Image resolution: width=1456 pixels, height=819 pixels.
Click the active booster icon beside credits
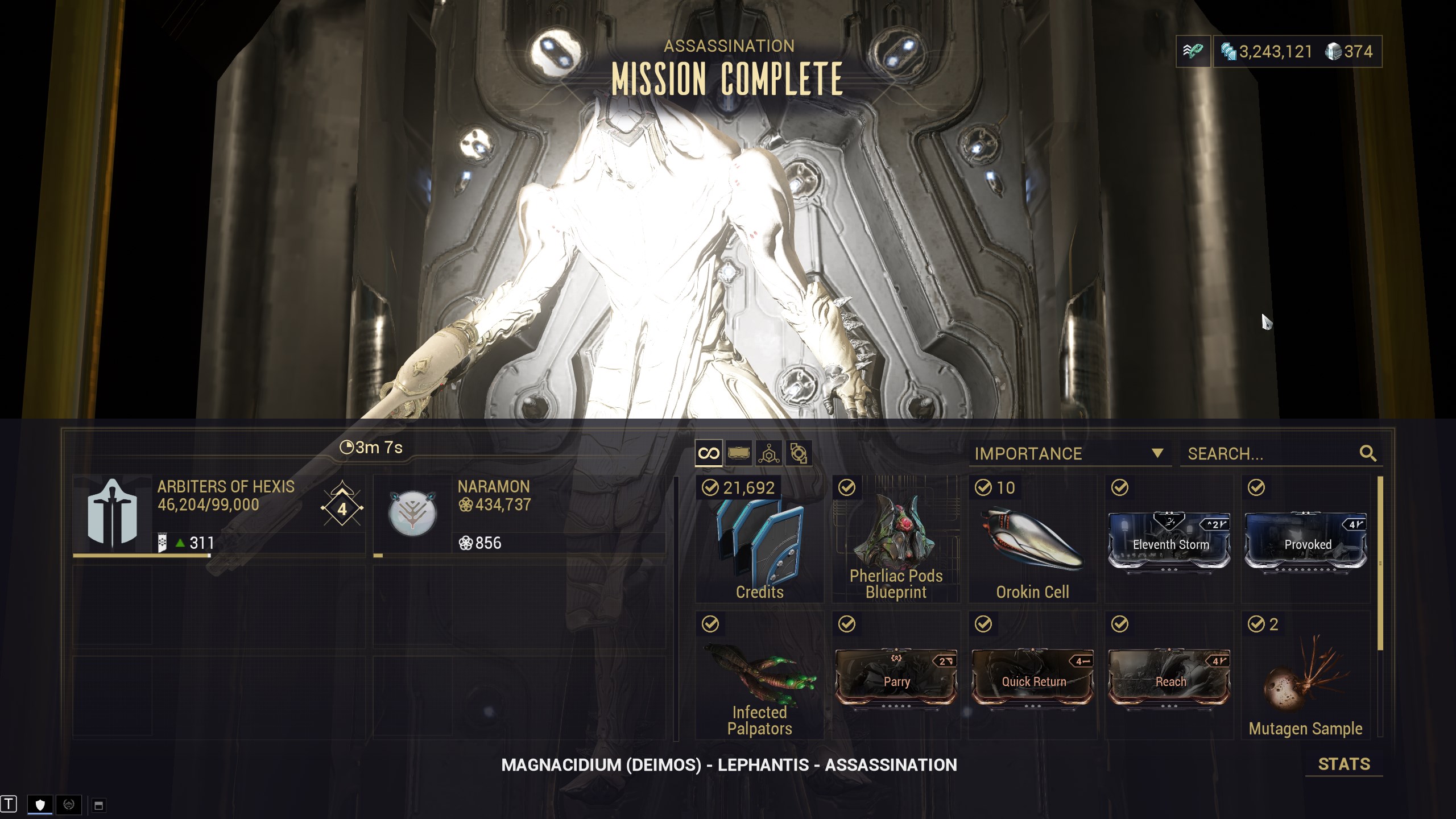coord(1193,52)
